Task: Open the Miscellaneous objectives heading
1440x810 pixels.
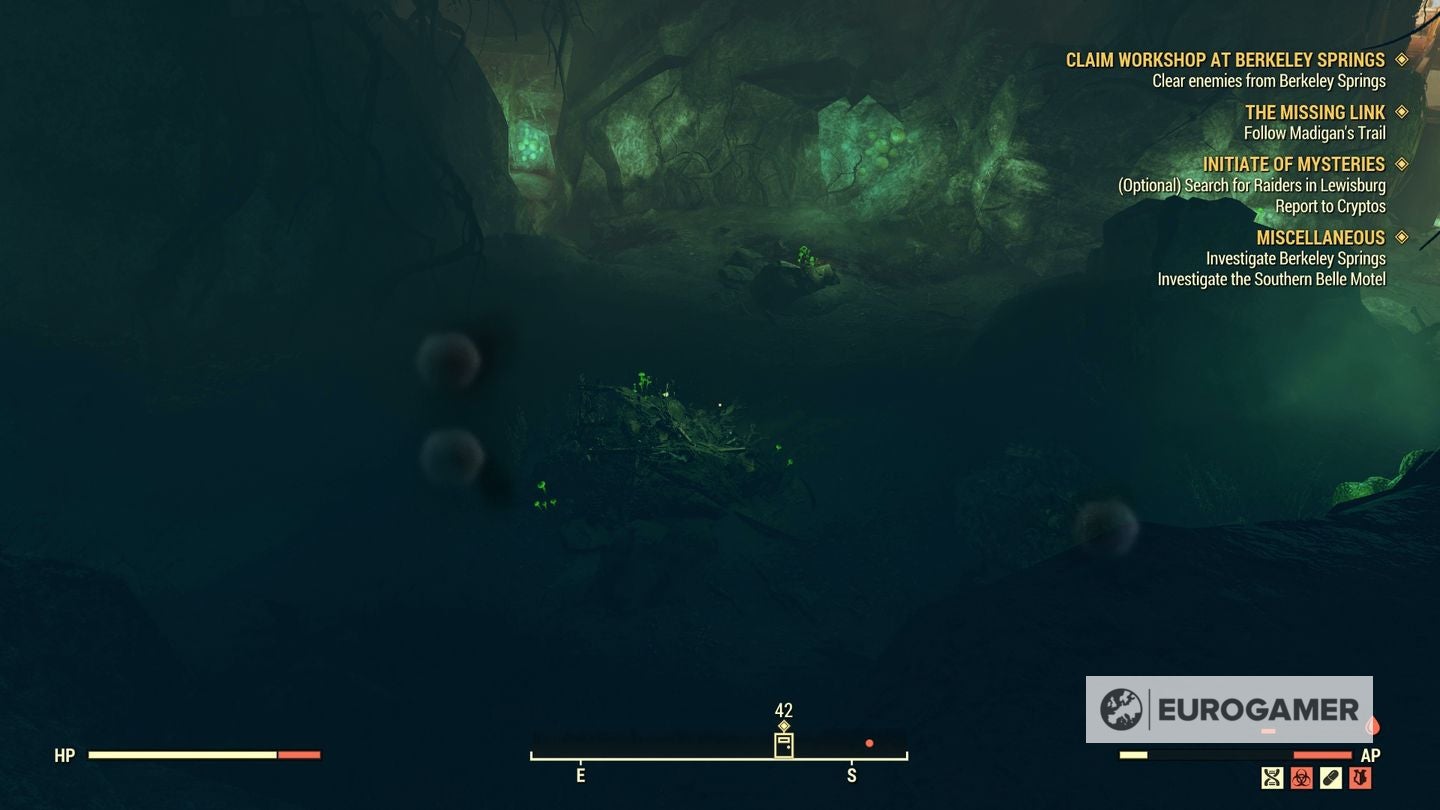Action: coord(1320,237)
